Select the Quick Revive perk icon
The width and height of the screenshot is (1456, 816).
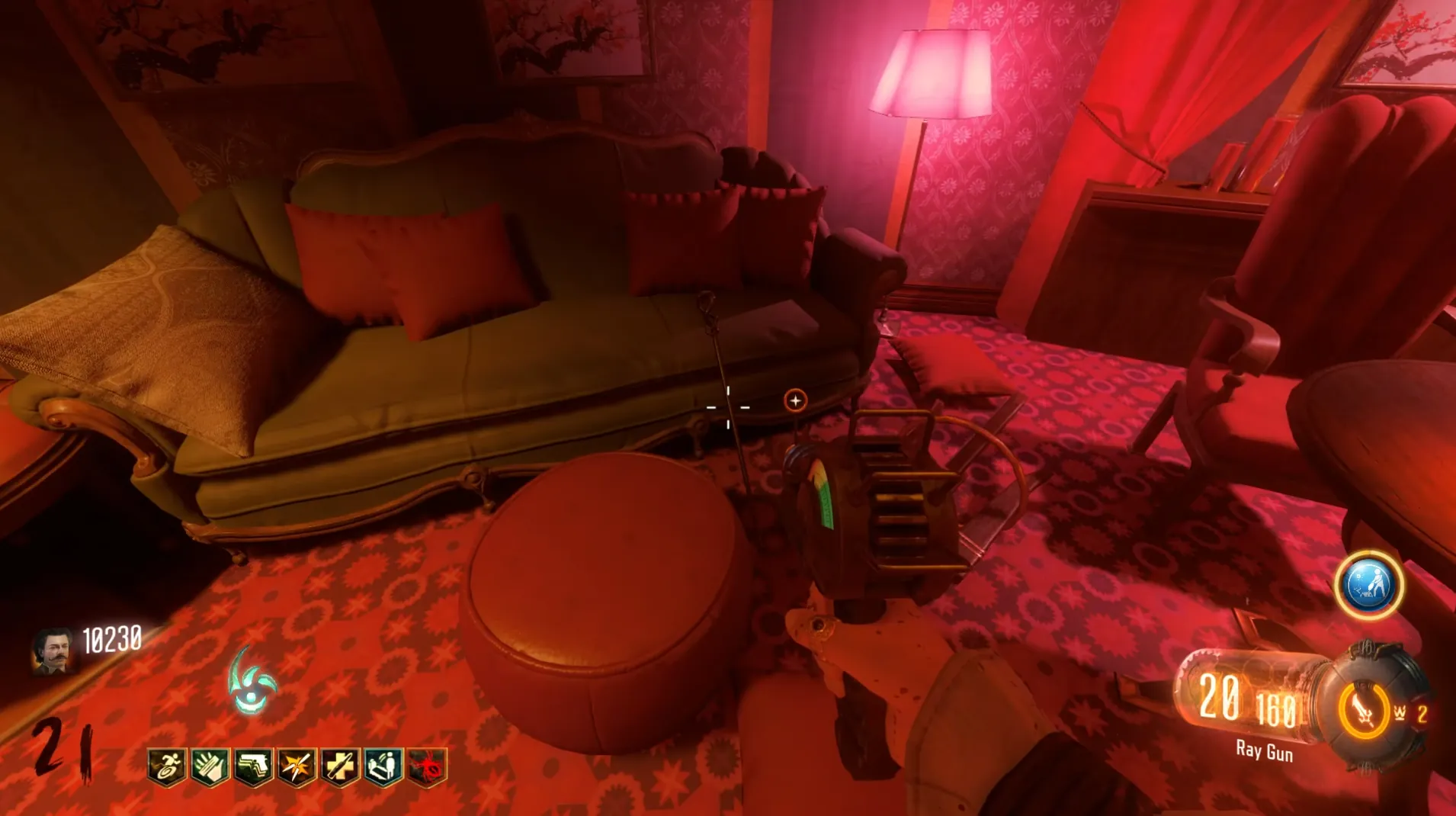pos(383,766)
